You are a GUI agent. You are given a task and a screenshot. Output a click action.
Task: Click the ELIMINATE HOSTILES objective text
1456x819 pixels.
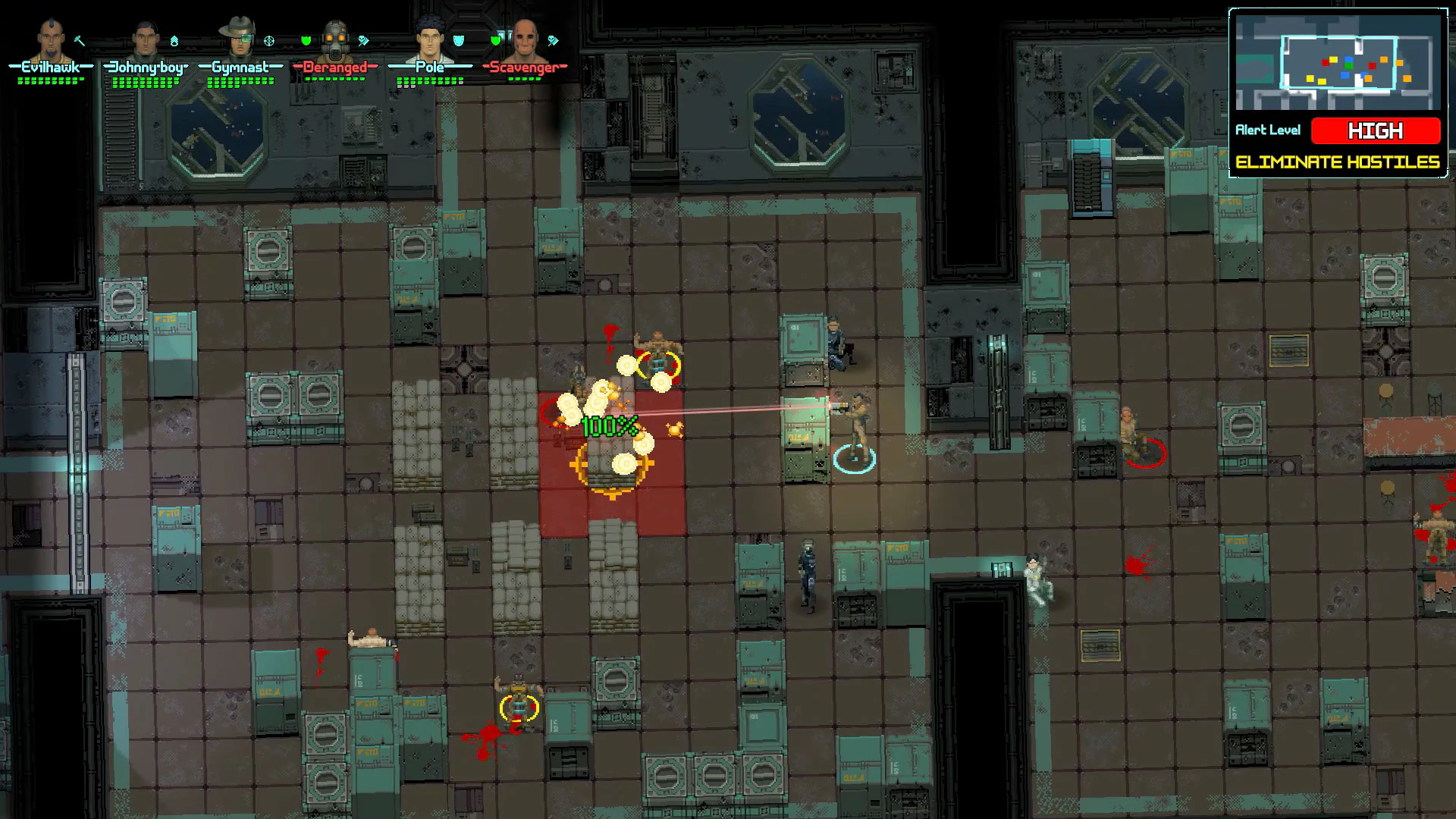(1340, 161)
